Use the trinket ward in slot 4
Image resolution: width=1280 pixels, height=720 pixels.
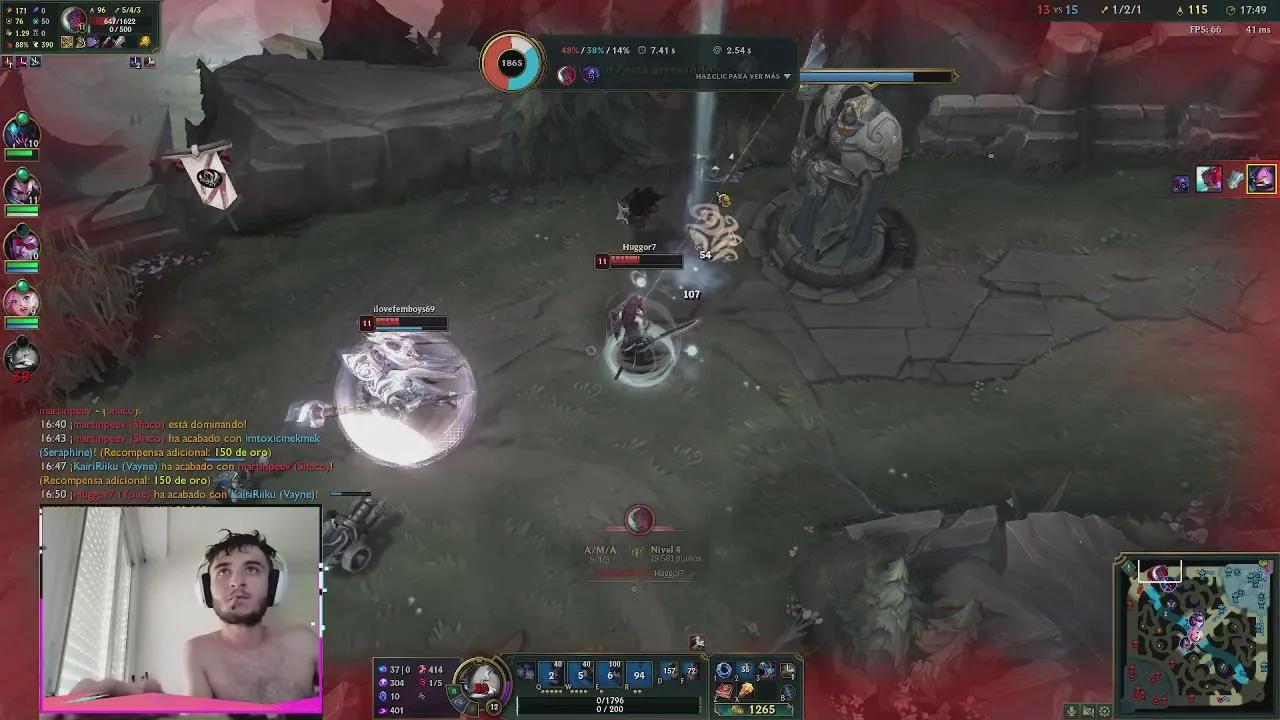[x=786, y=671]
